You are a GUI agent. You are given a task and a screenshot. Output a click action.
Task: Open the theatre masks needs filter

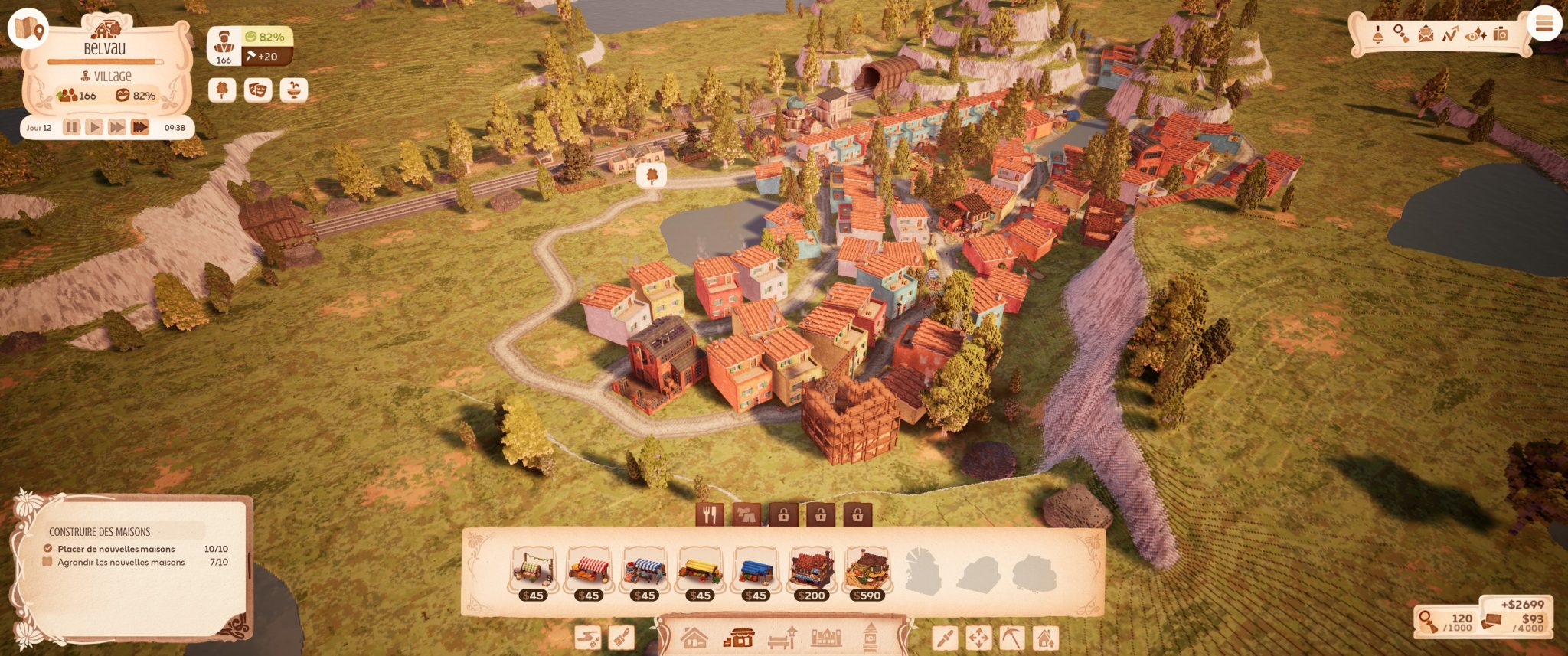258,90
